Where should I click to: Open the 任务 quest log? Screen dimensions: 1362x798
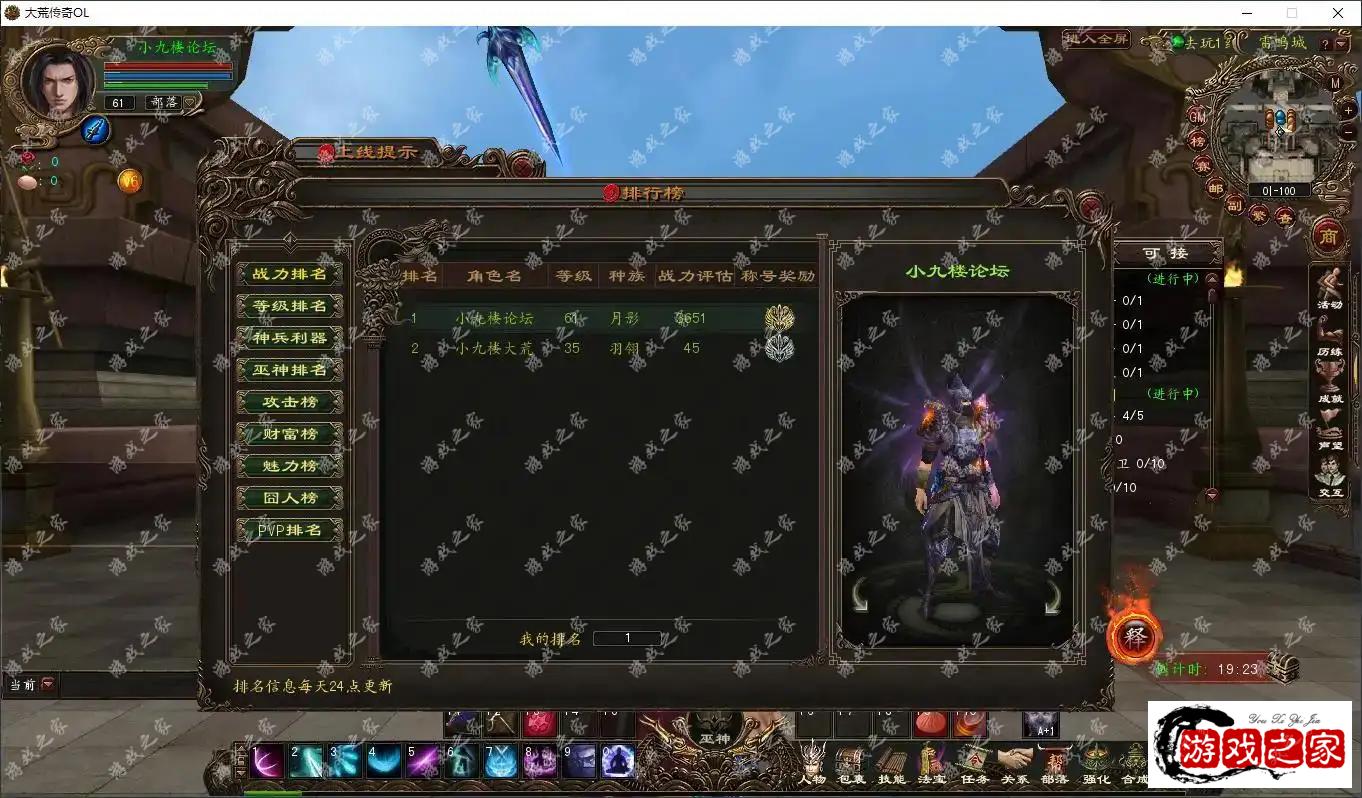point(974,764)
